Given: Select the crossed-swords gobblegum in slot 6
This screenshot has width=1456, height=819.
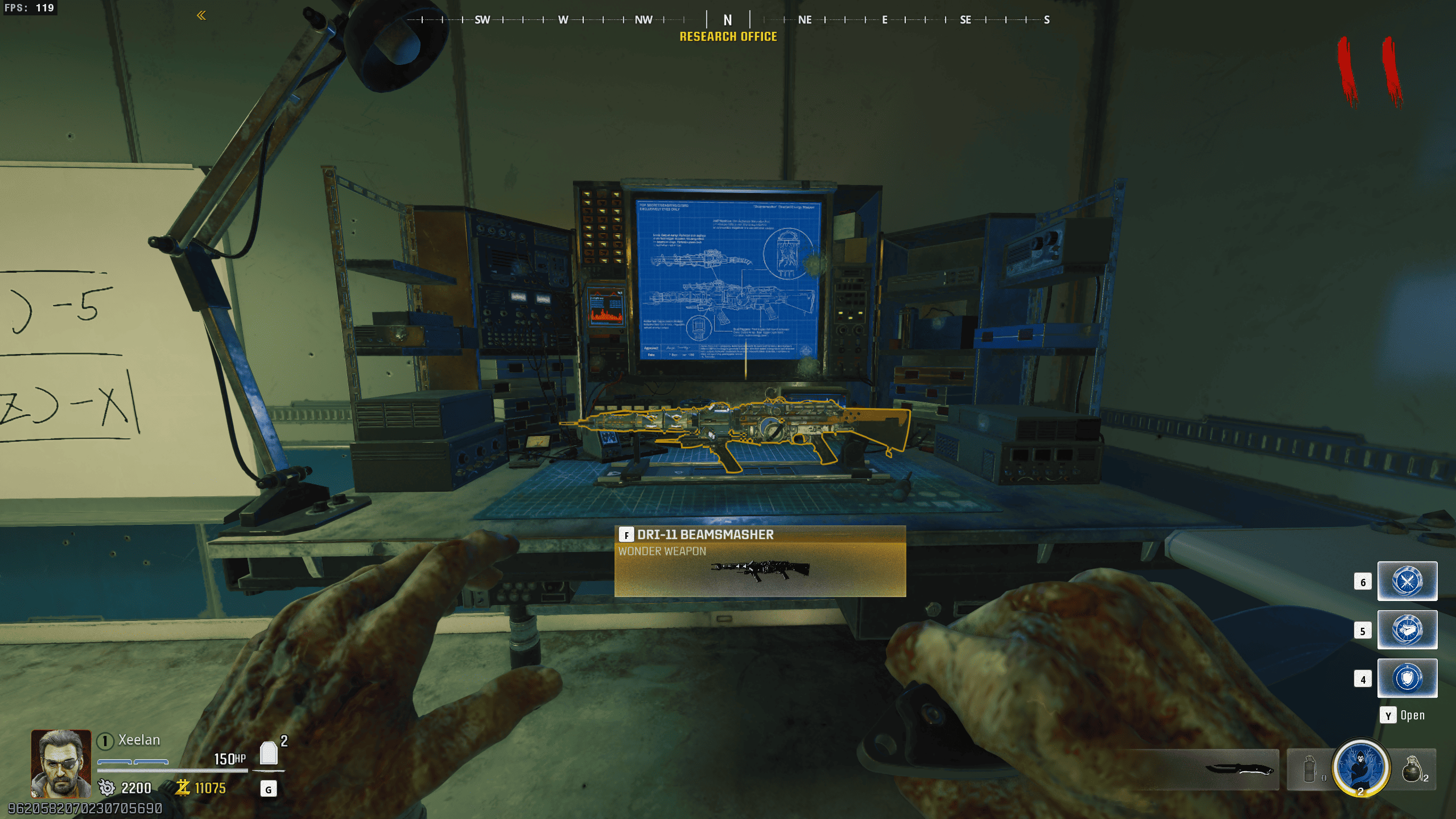Looking at the screenshot, I should pos(1406,581).
